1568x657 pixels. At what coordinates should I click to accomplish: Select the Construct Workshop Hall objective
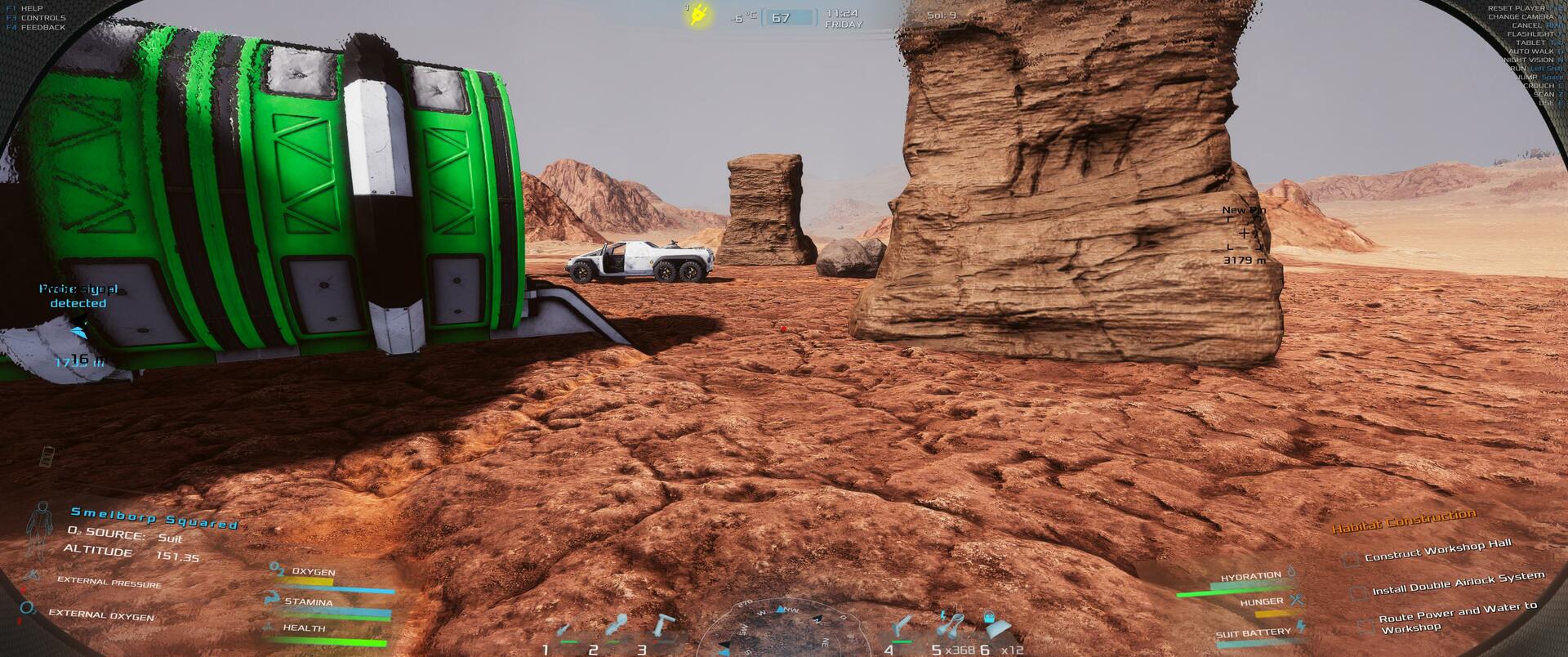1437,550
